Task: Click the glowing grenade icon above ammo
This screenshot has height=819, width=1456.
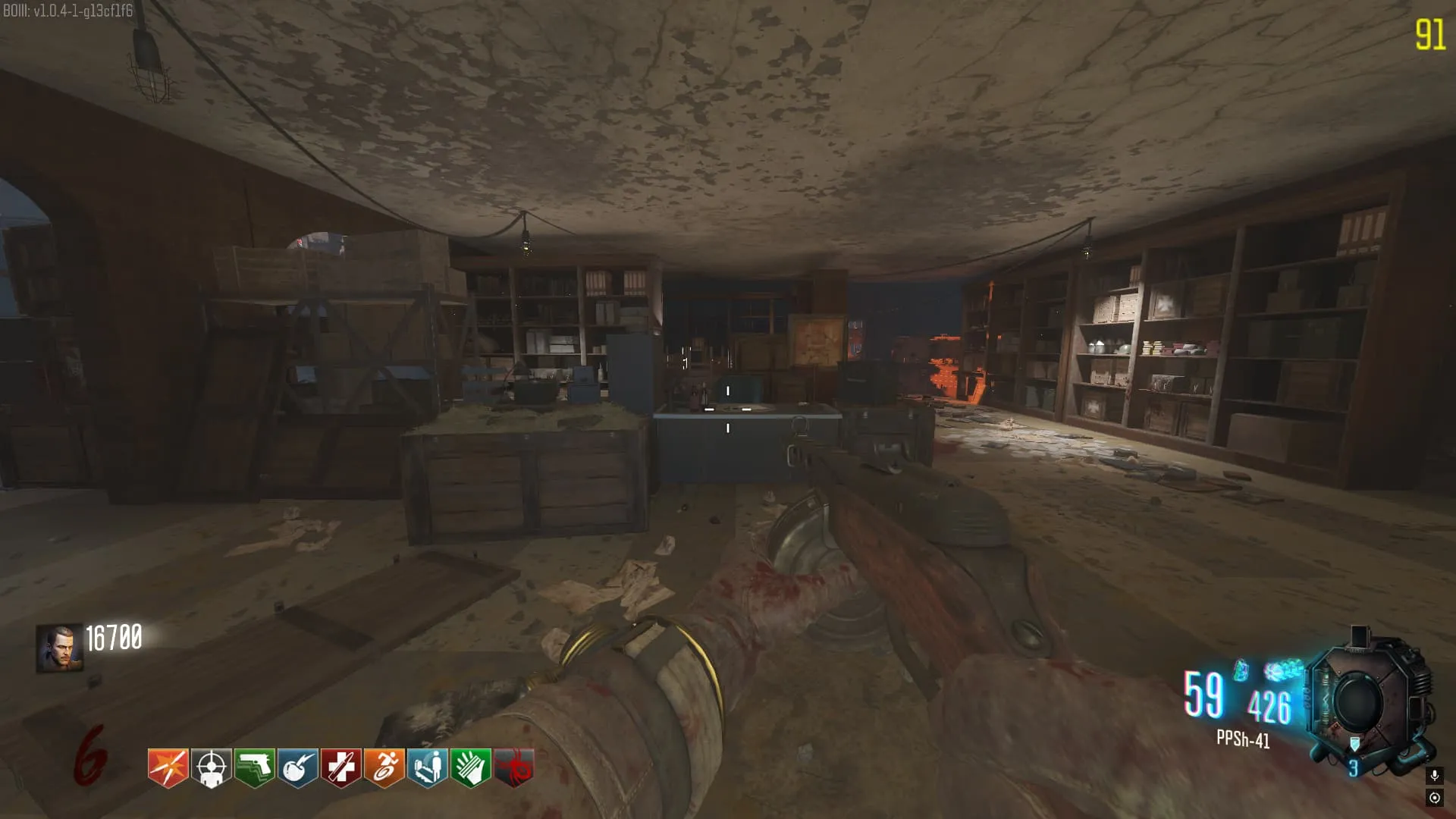Action: [1241, 670]
